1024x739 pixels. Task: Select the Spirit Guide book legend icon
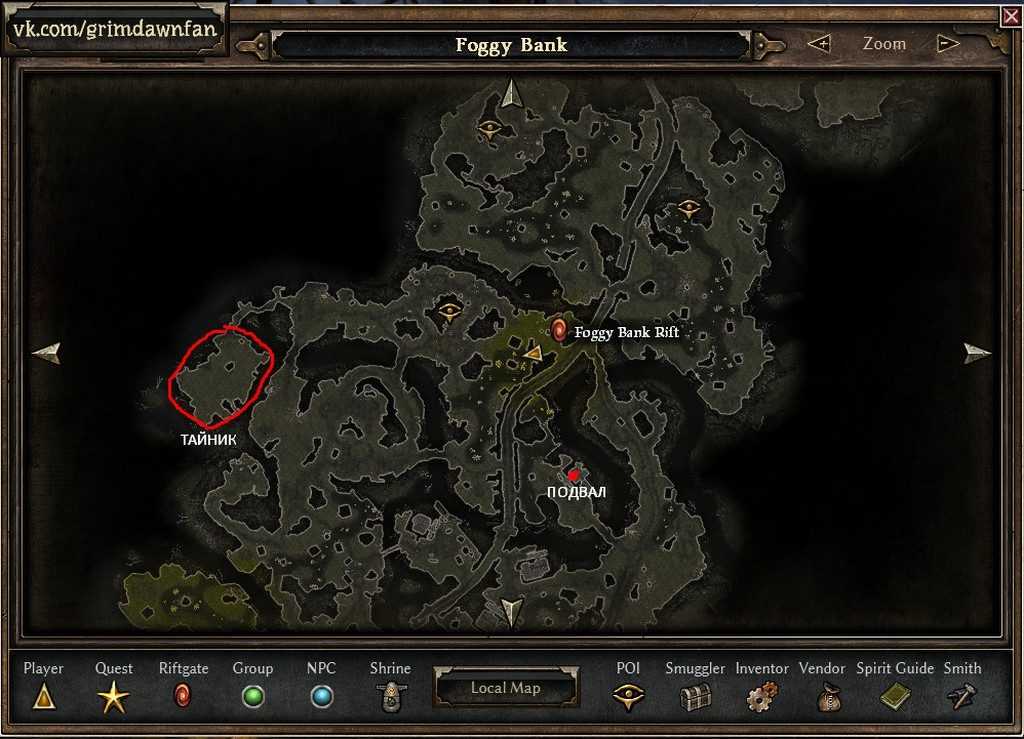click(894, 696)
